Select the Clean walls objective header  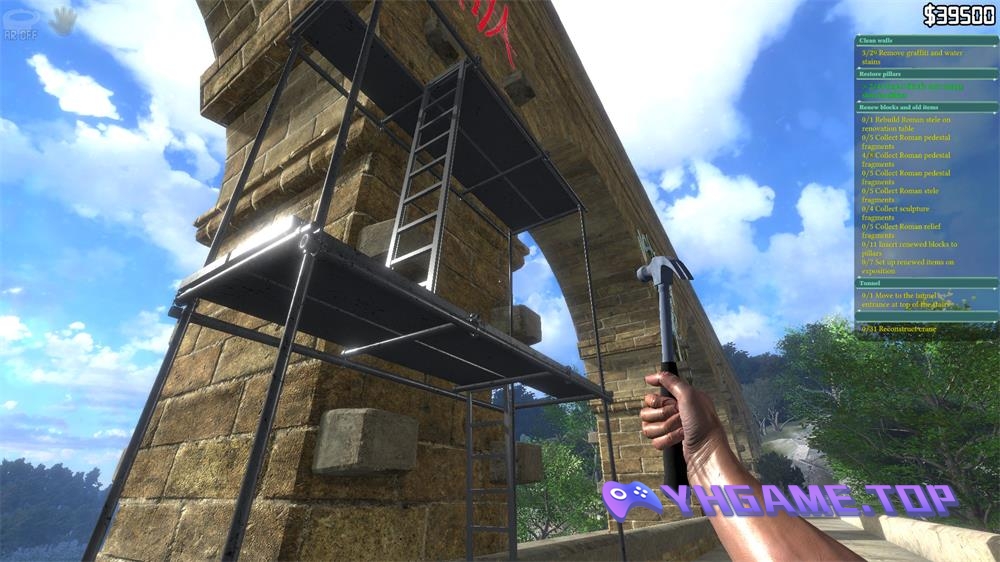point(875,41)
